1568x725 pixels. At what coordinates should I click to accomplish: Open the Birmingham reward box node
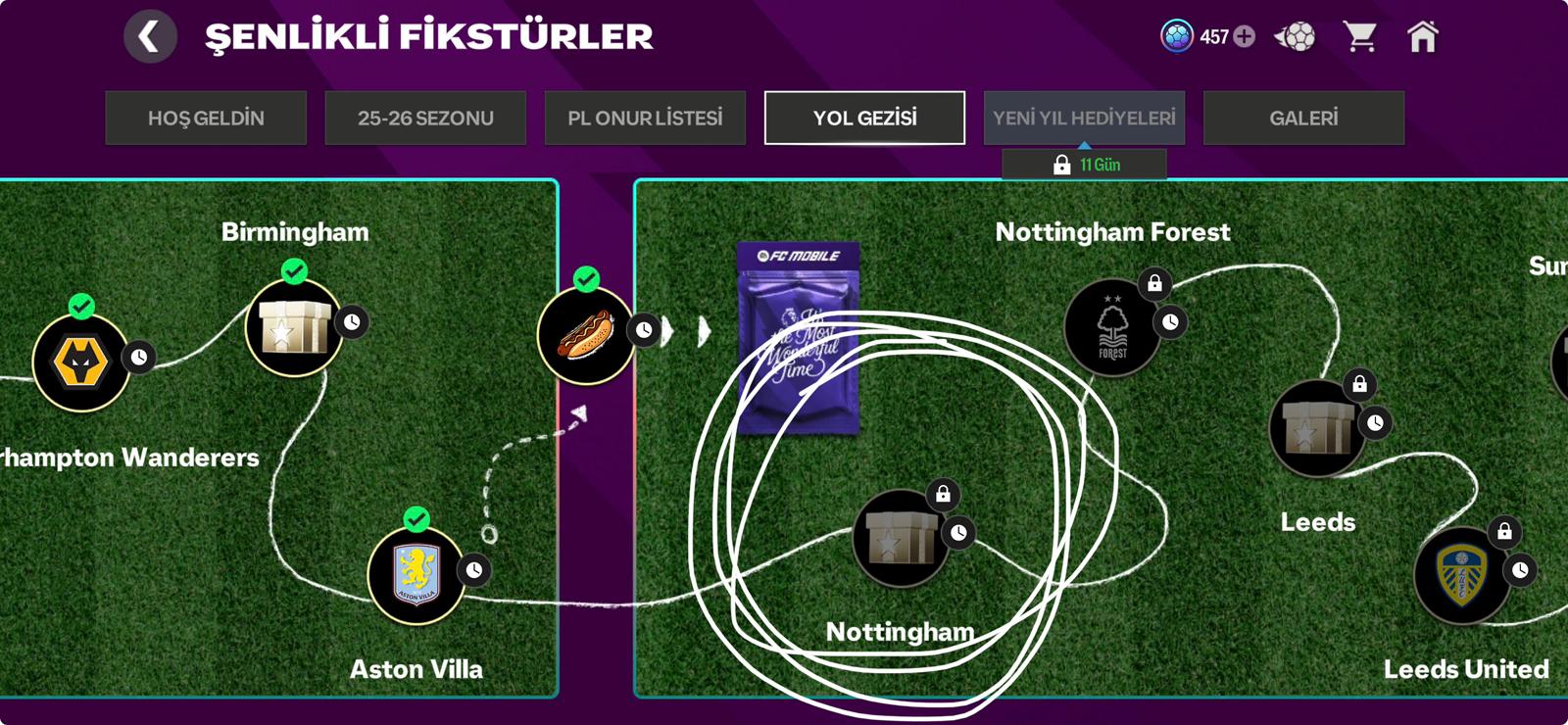coord(293,328)
